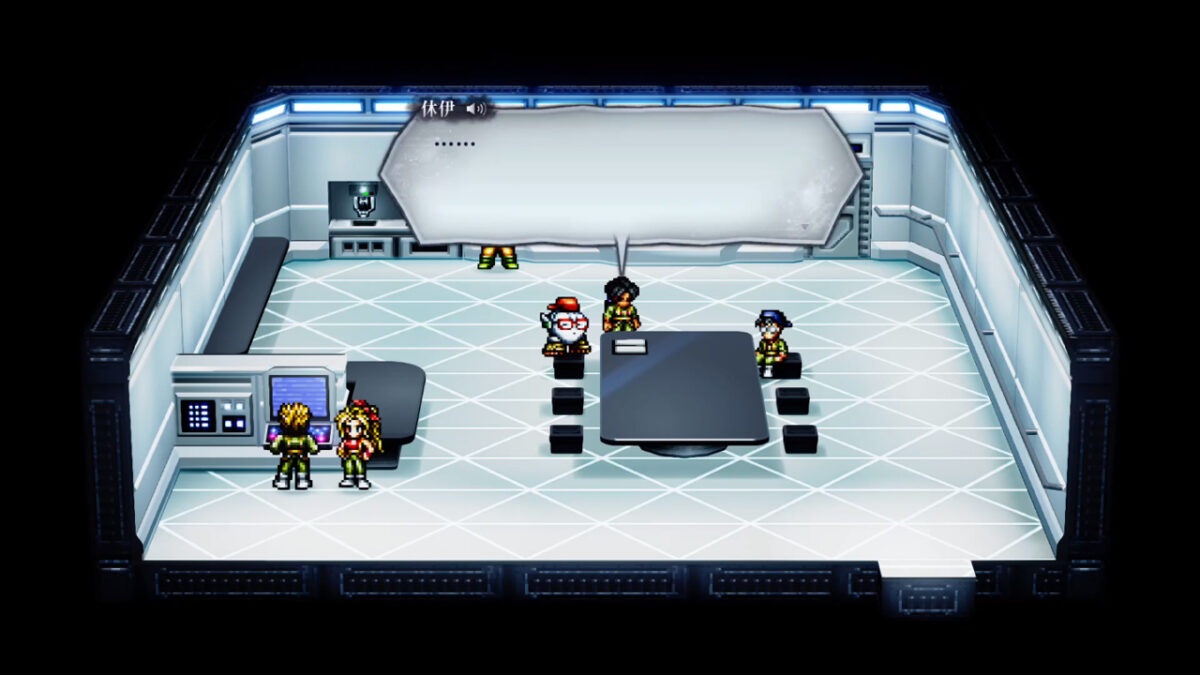Click the speech bubble to continue dialogue
The image size is (1200, 675).
tap(620, 175)
